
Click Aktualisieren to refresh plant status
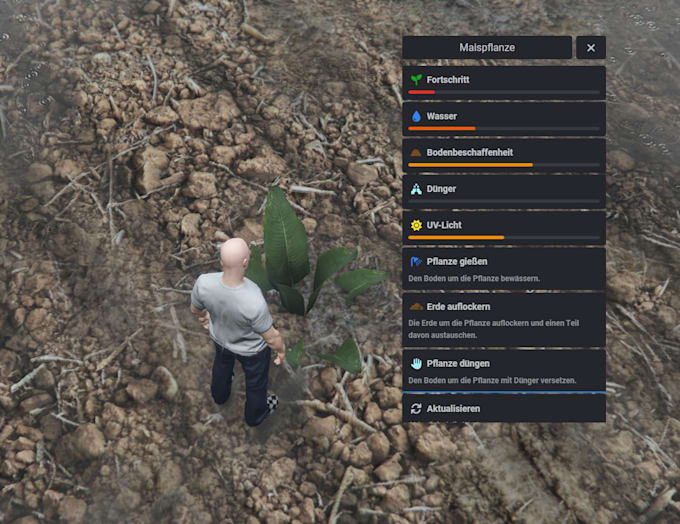click(504, 409)
